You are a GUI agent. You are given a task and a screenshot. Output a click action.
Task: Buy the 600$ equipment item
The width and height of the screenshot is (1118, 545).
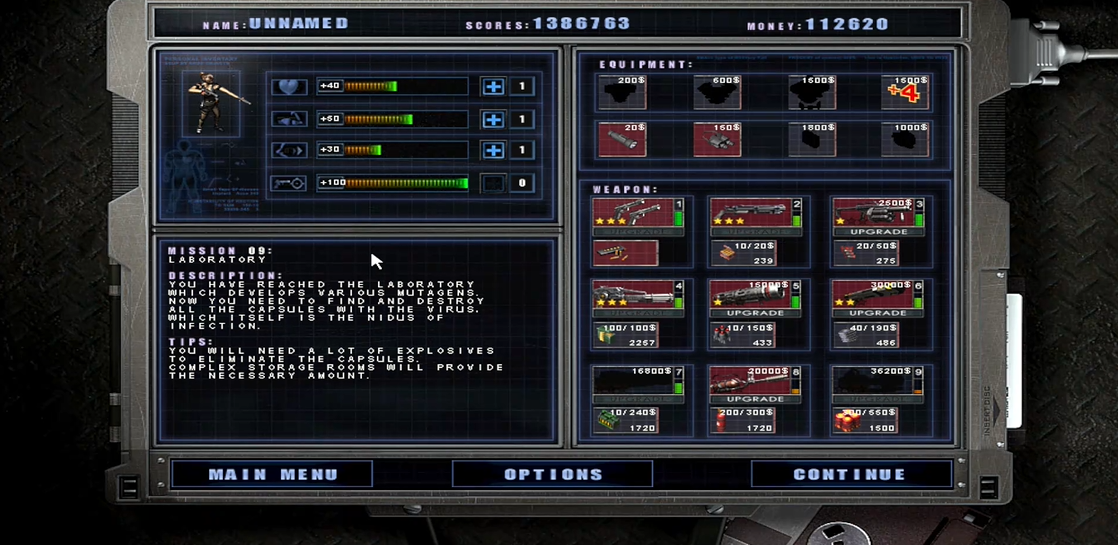pyautogui.click(x=716, y=92)
